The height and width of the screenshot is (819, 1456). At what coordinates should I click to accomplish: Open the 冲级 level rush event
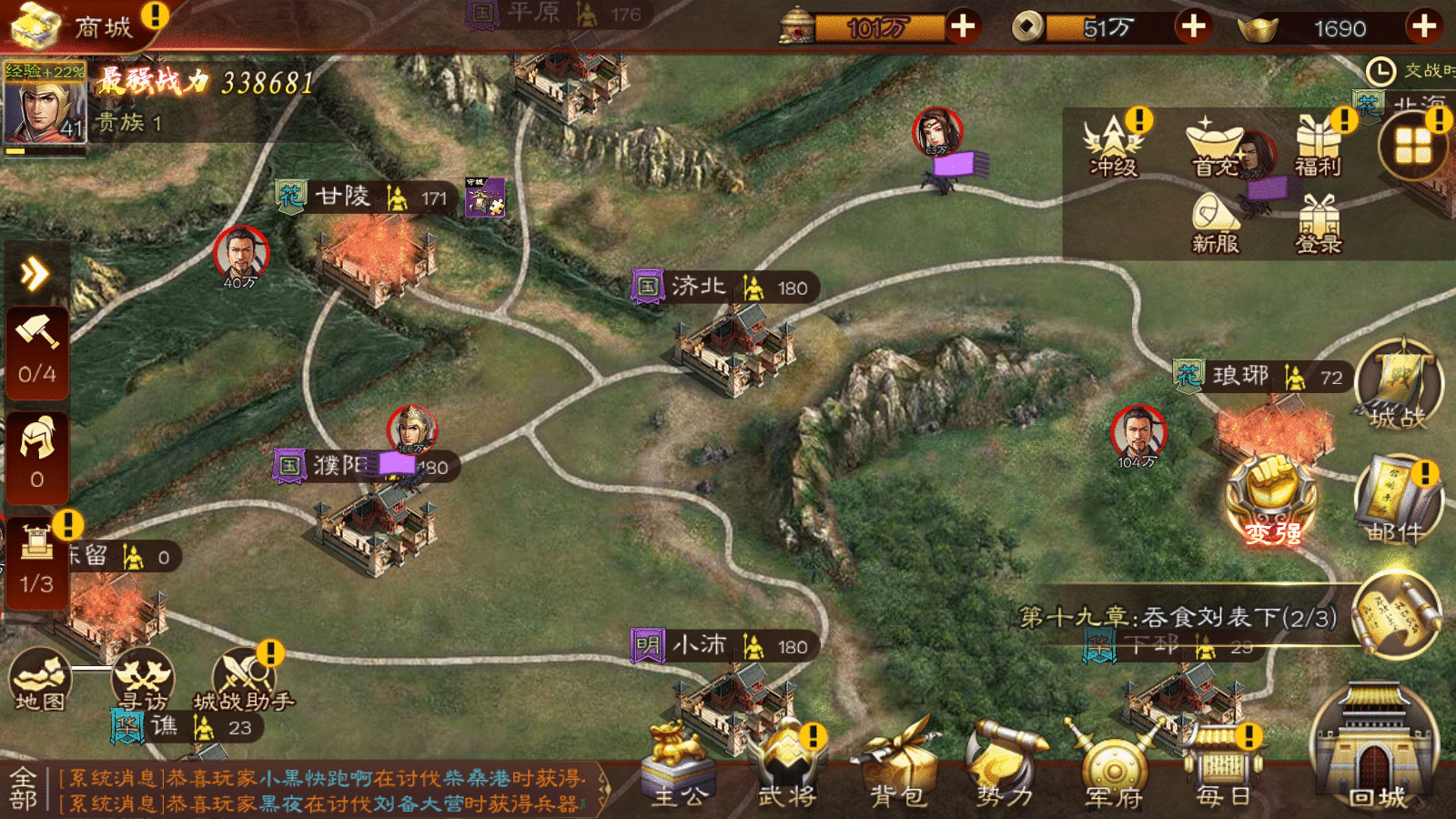(x=1114, y=146)
